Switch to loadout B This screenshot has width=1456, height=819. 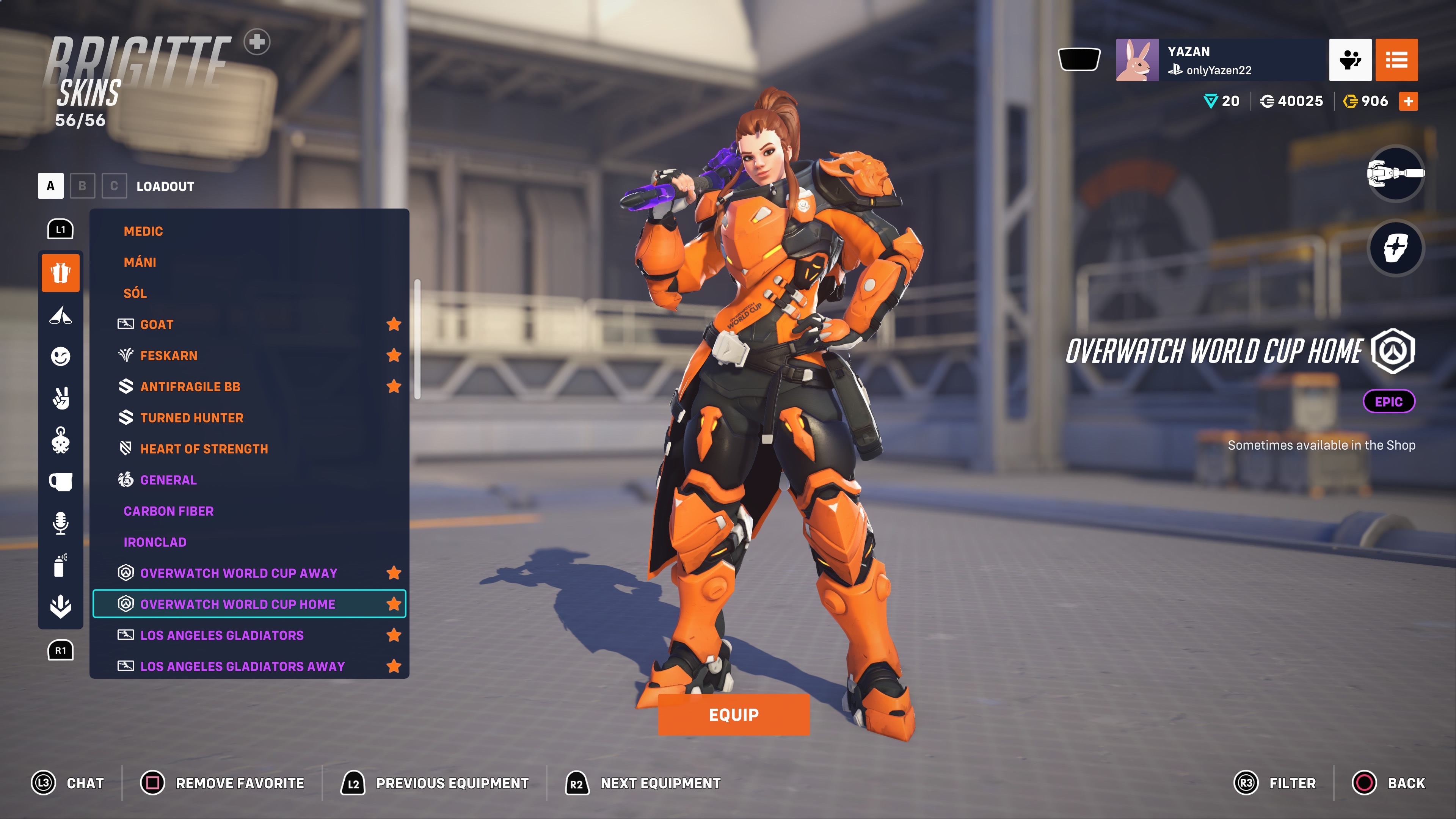pos(83,186)
